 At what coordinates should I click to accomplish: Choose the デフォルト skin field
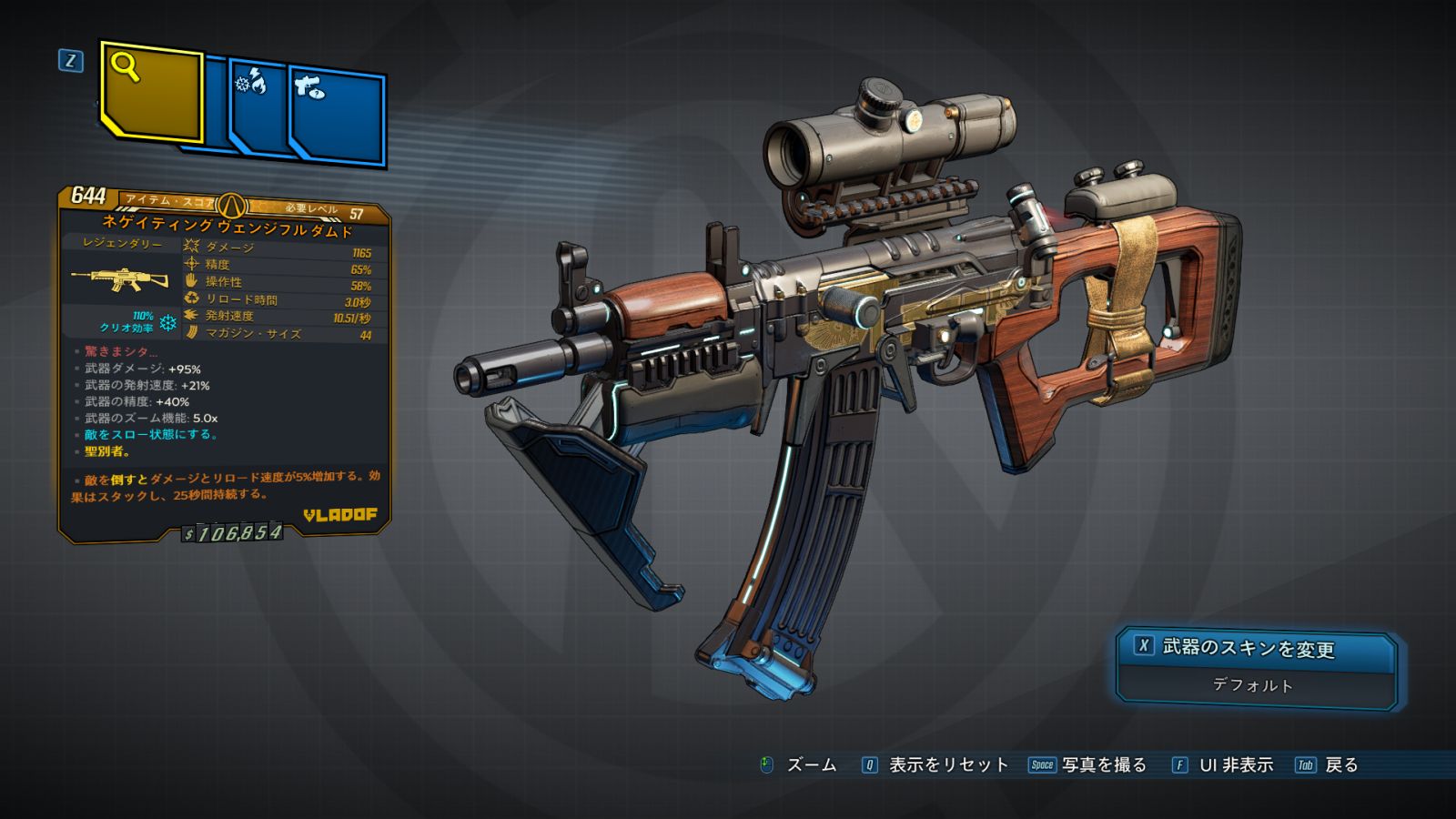[1253, 686]
